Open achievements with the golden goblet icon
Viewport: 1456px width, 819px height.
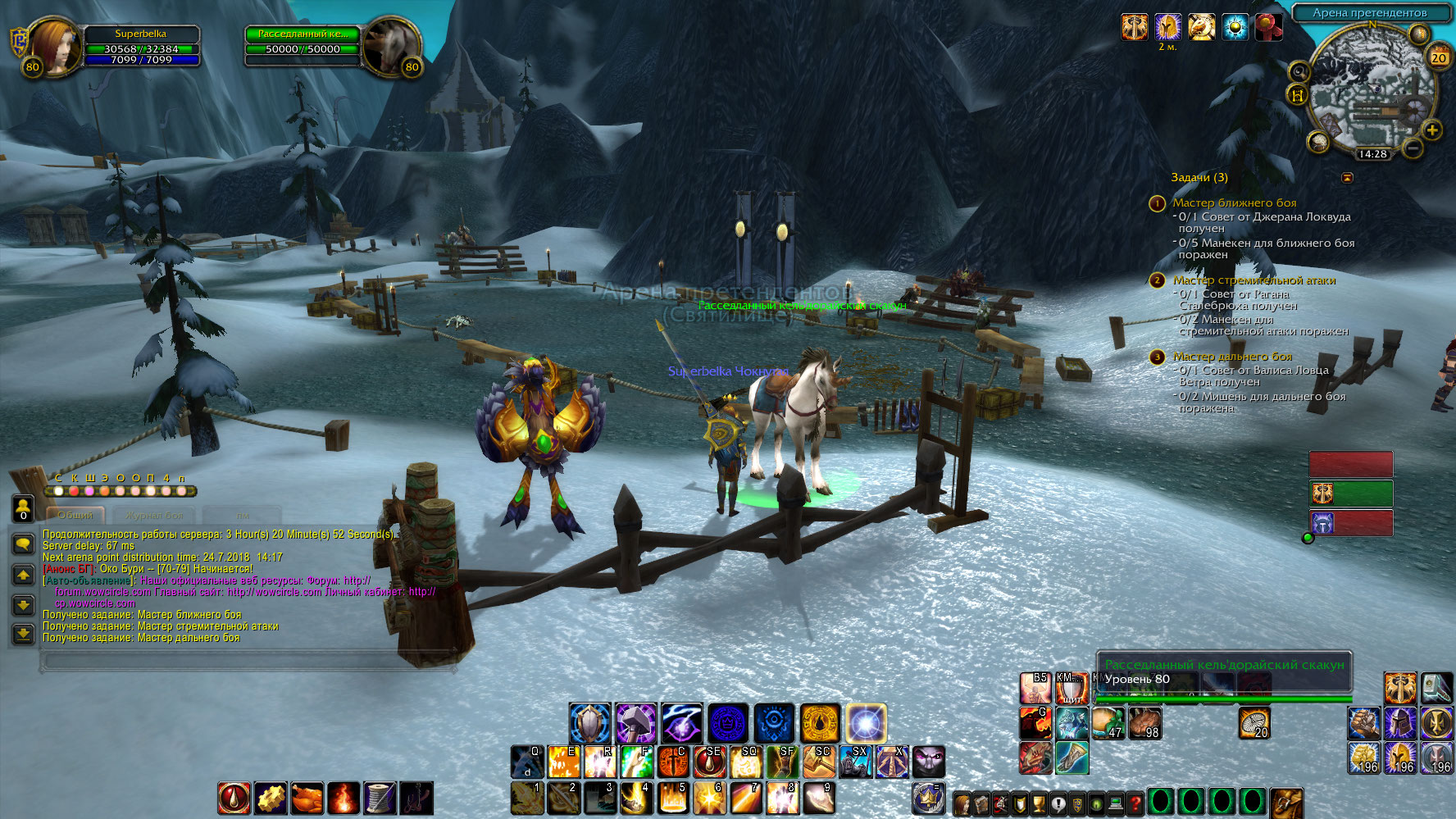[1039, 804]
